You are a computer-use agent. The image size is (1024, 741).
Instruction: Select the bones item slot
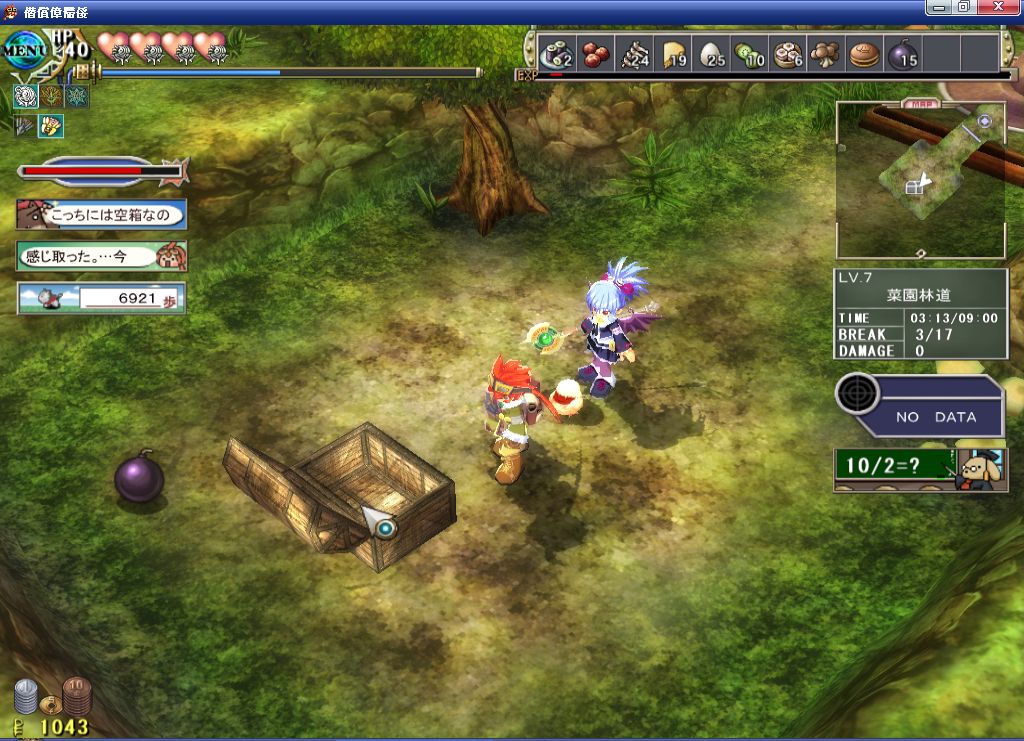pos(636,54)
